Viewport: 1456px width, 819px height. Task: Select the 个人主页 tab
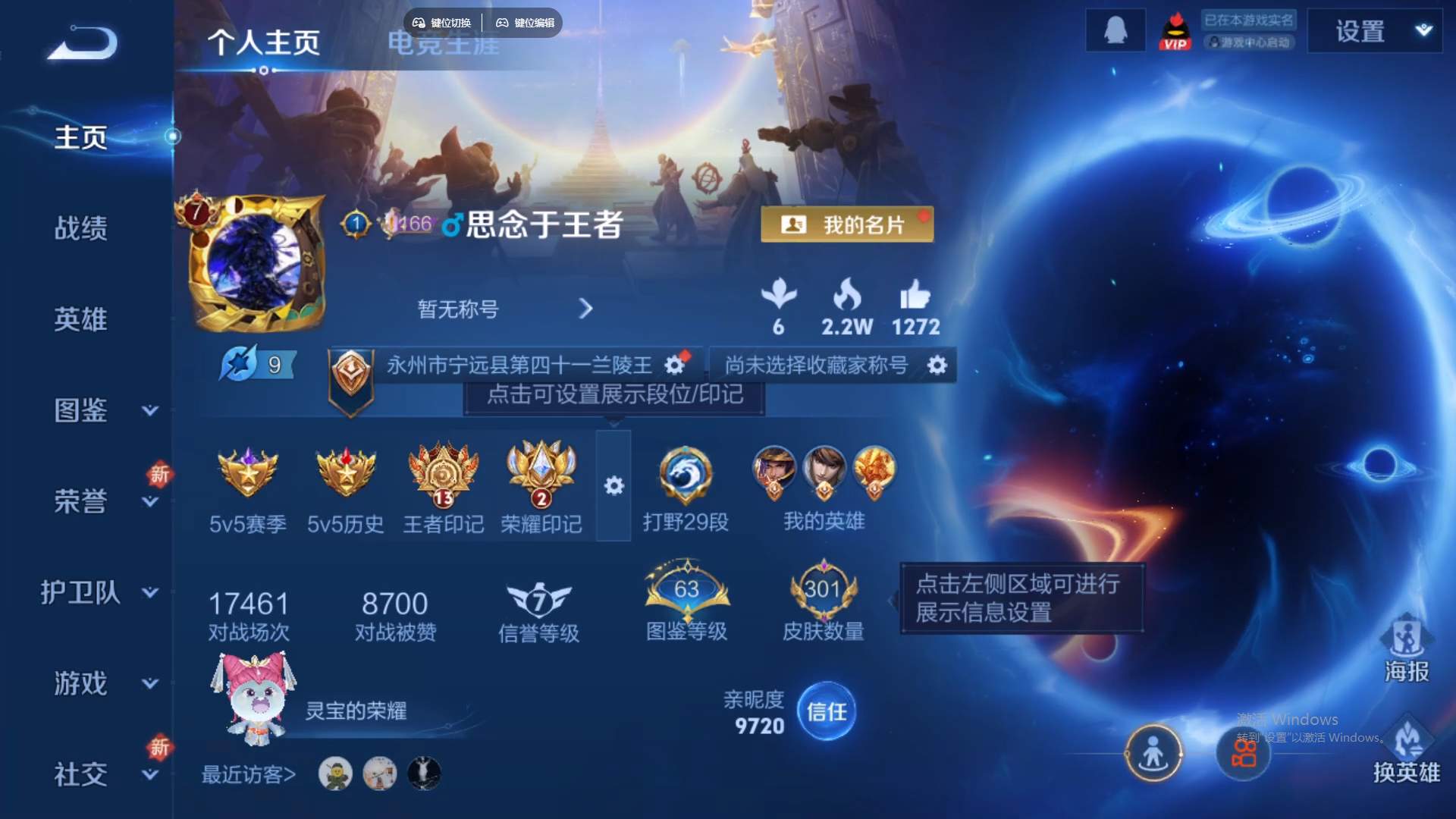(x=264, y=44)
